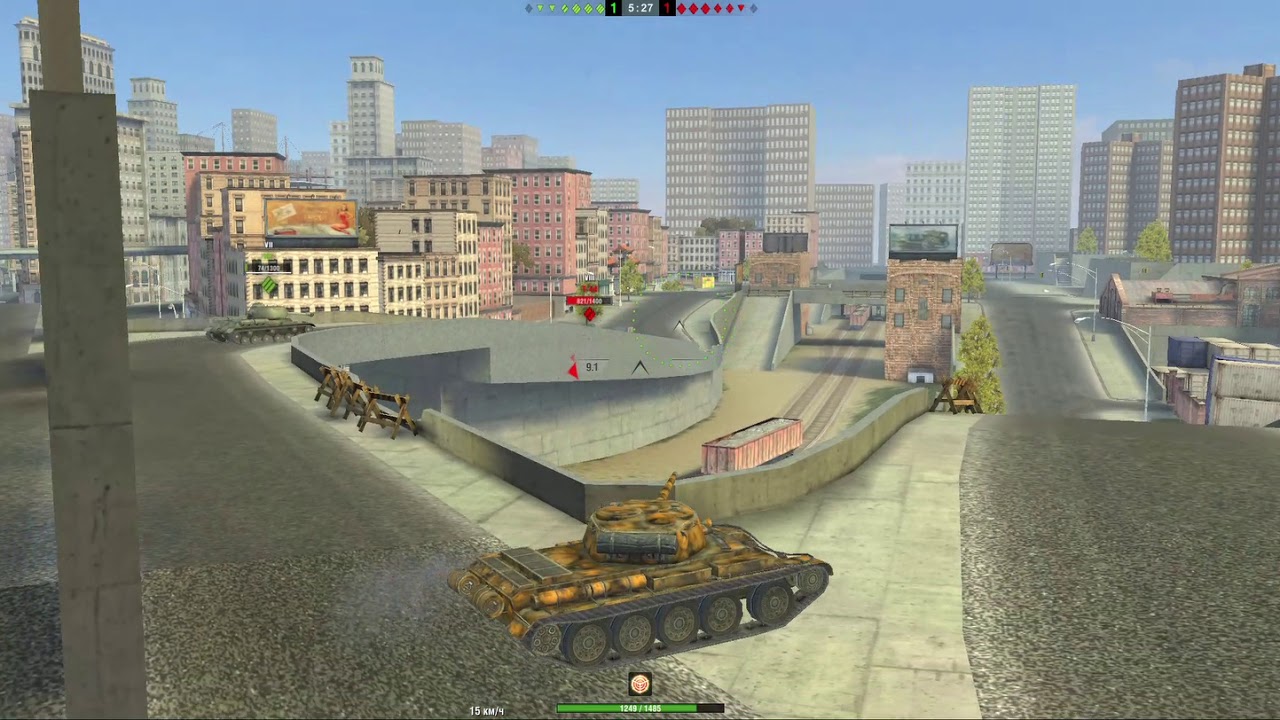Viewport: 1280px width, 720px height.
Task: Tap the rank VII badge above the ally tank
Action: (x=267, y=244)
